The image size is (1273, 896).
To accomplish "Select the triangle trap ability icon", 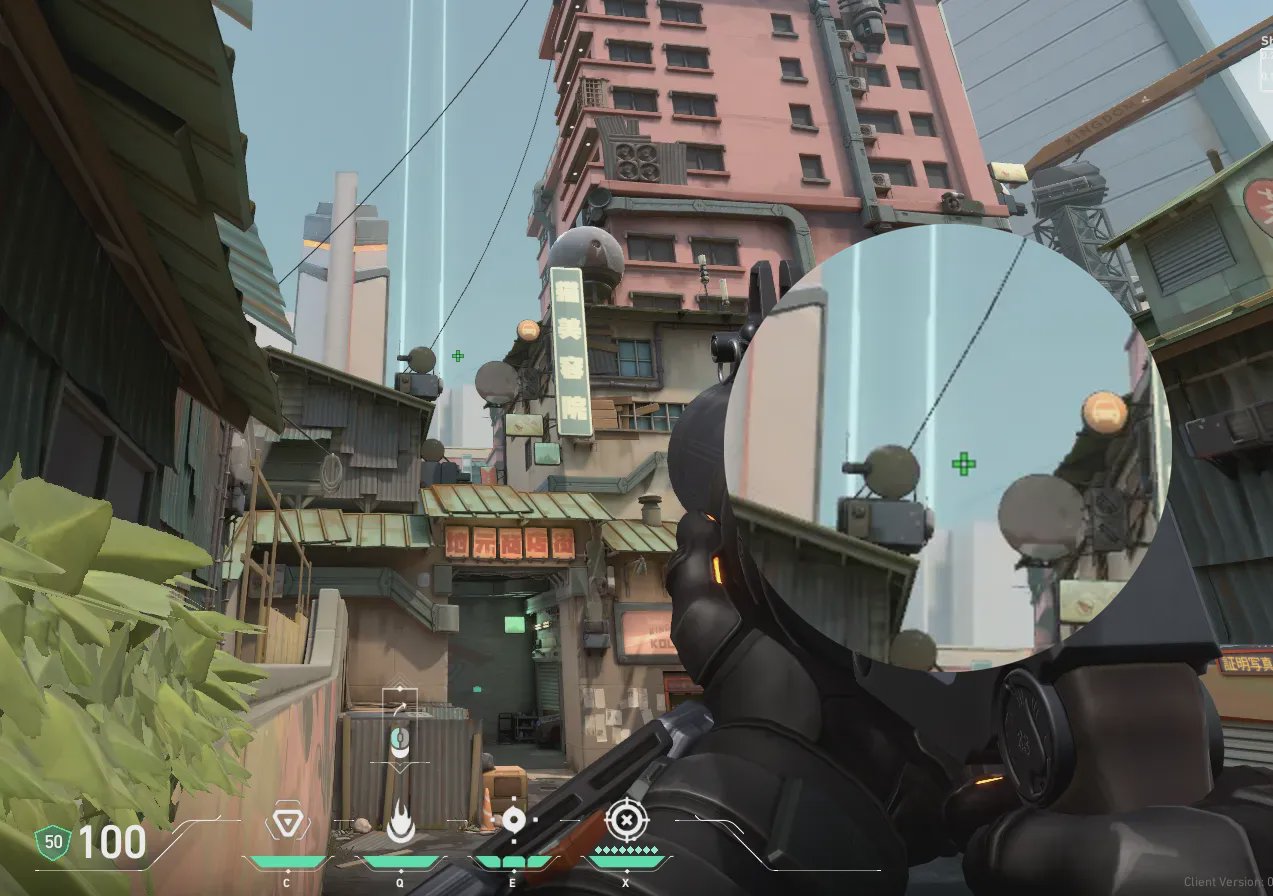I will coord(286,824).
